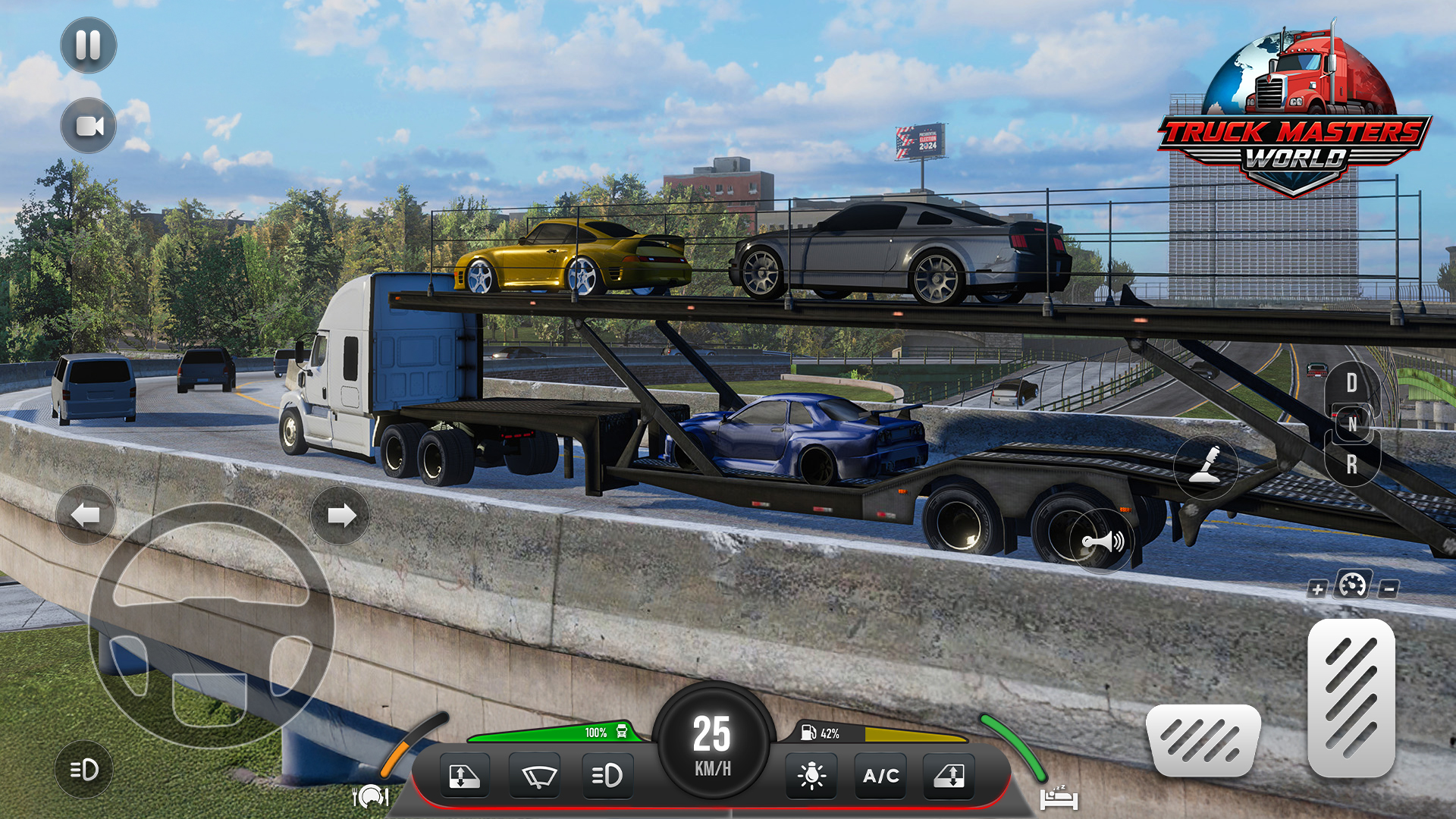Activate the windshield wipers
The height and width of the screenshot is (819, 1456).
coord(536,776)
